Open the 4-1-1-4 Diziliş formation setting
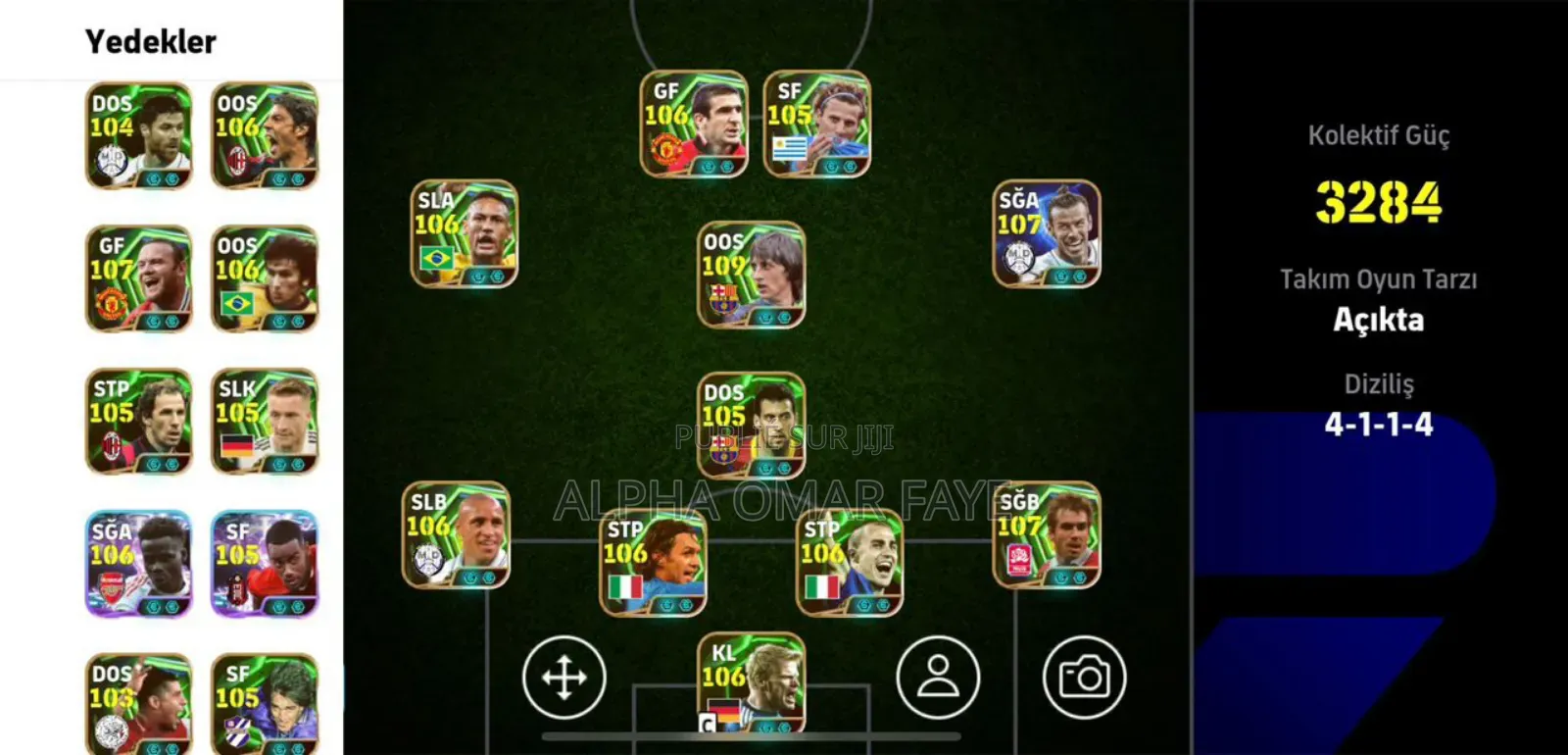This screenshot has height=755, width=1568. tap(1378, 425)
